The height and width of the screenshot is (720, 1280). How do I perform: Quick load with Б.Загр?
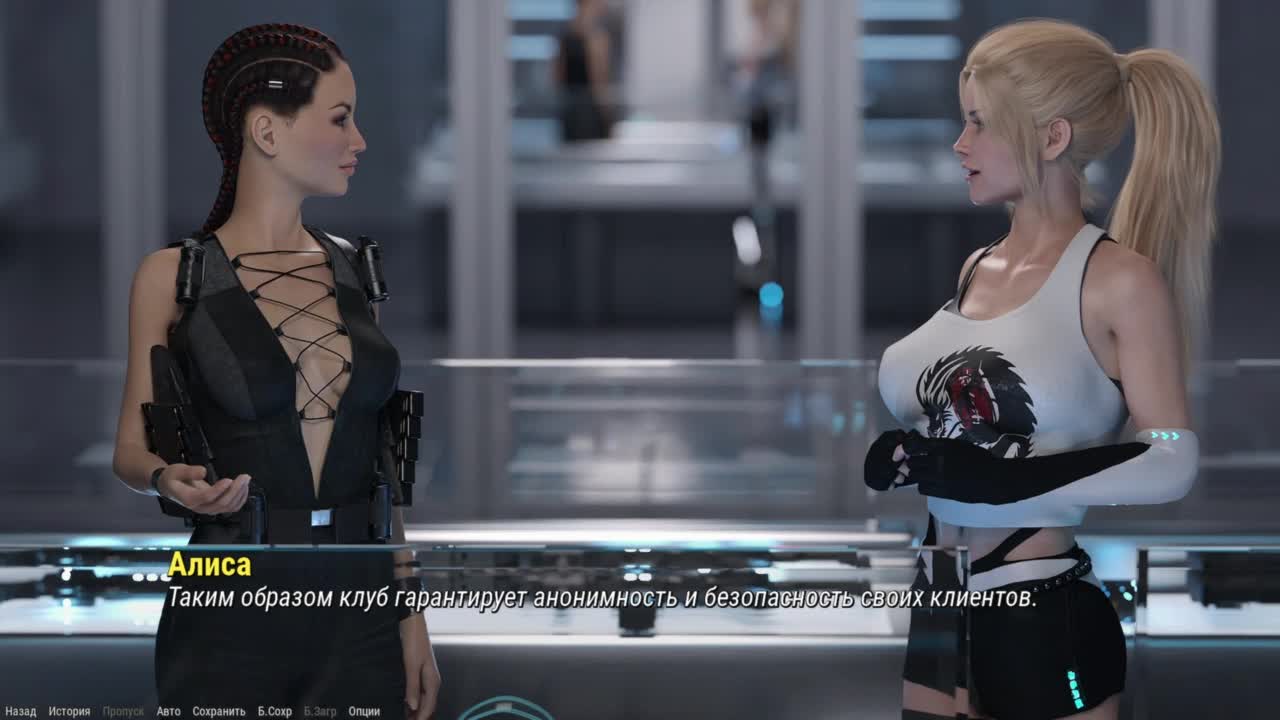[x=320, y=711]
